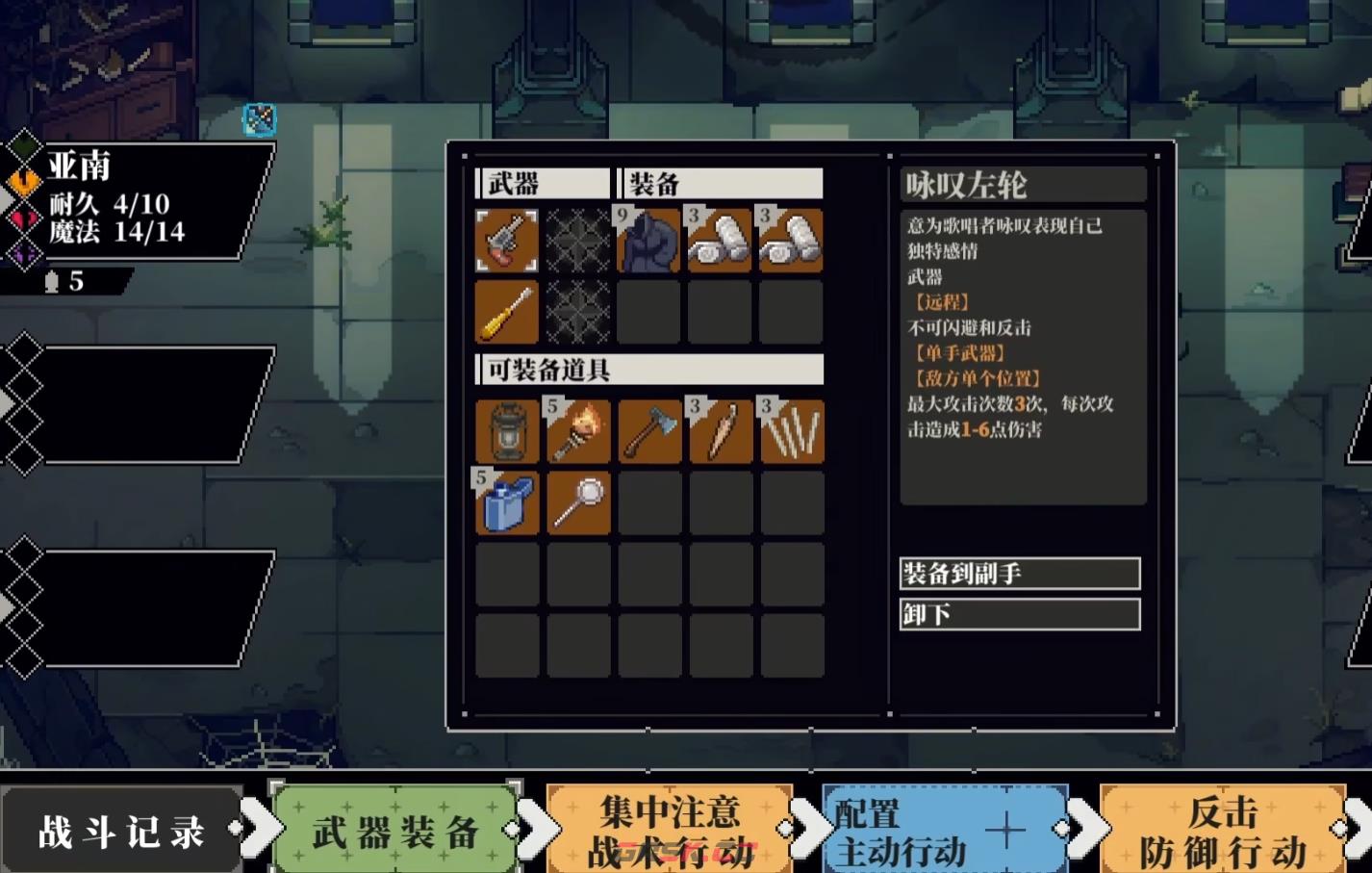Select the hooded cloak in 装备 equipment
1372x873 pixels.
(x=649, y=241)
